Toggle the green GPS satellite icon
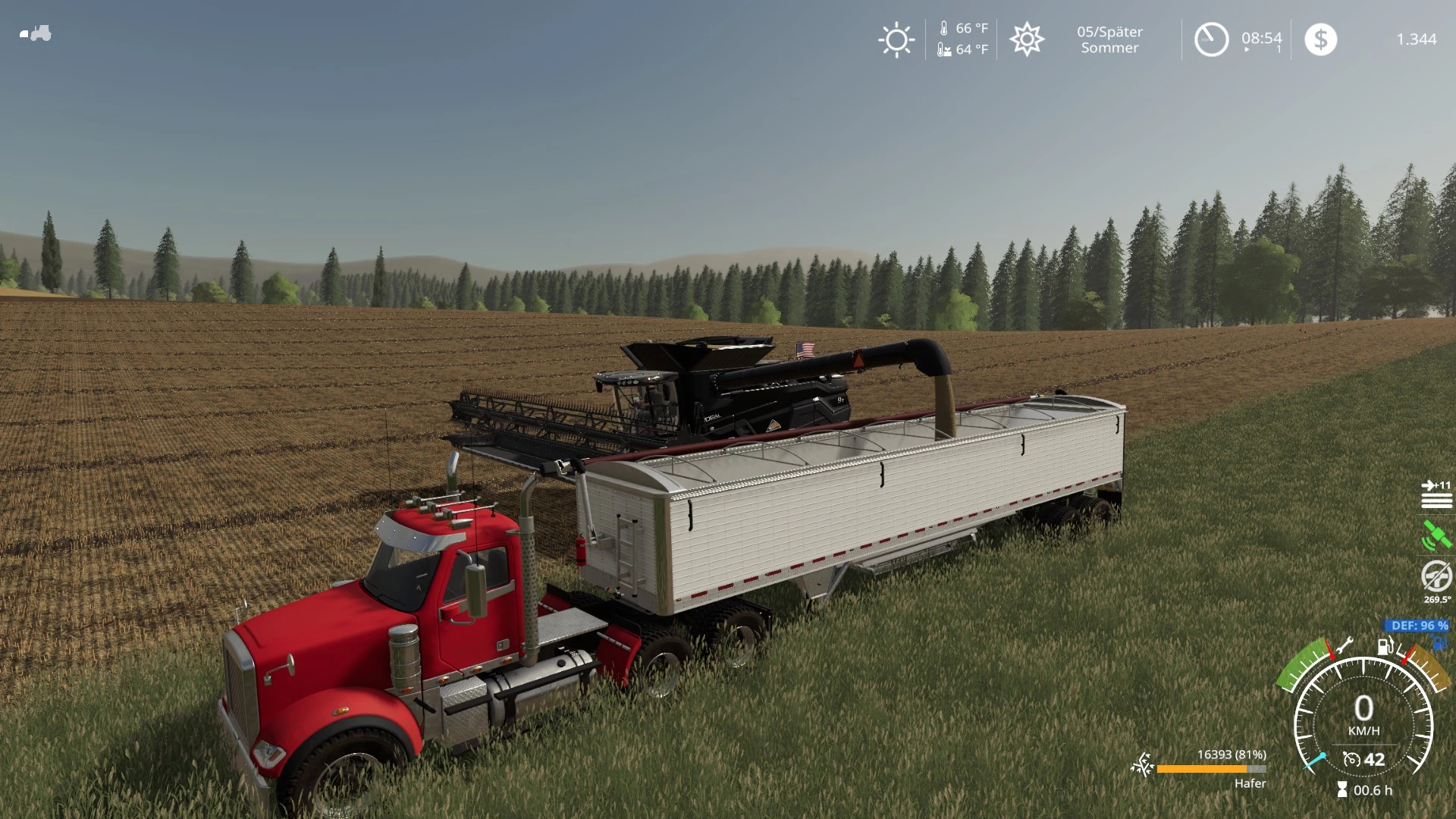This screenshot has width=1456, height=819. [x=1436, y=535]
